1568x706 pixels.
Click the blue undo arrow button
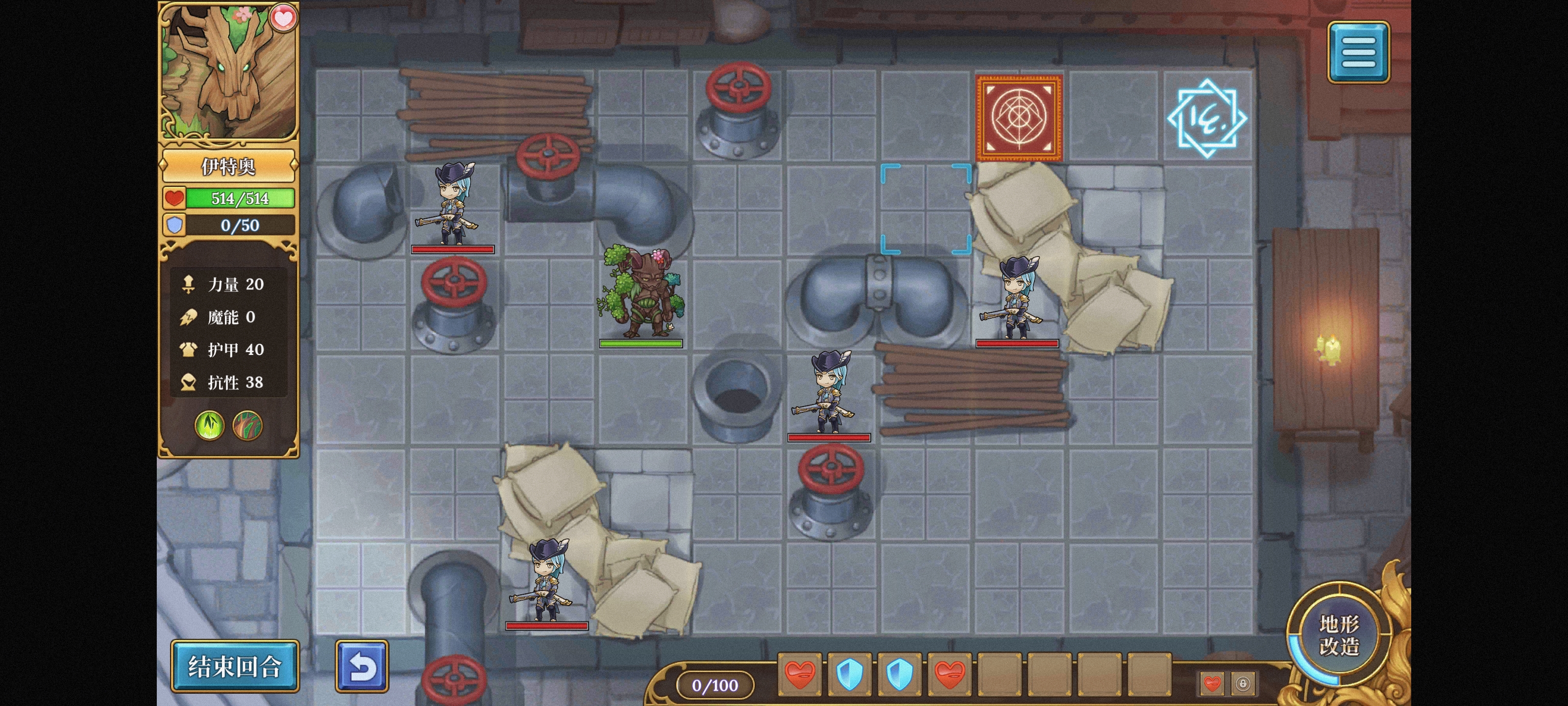click(362, 666)
